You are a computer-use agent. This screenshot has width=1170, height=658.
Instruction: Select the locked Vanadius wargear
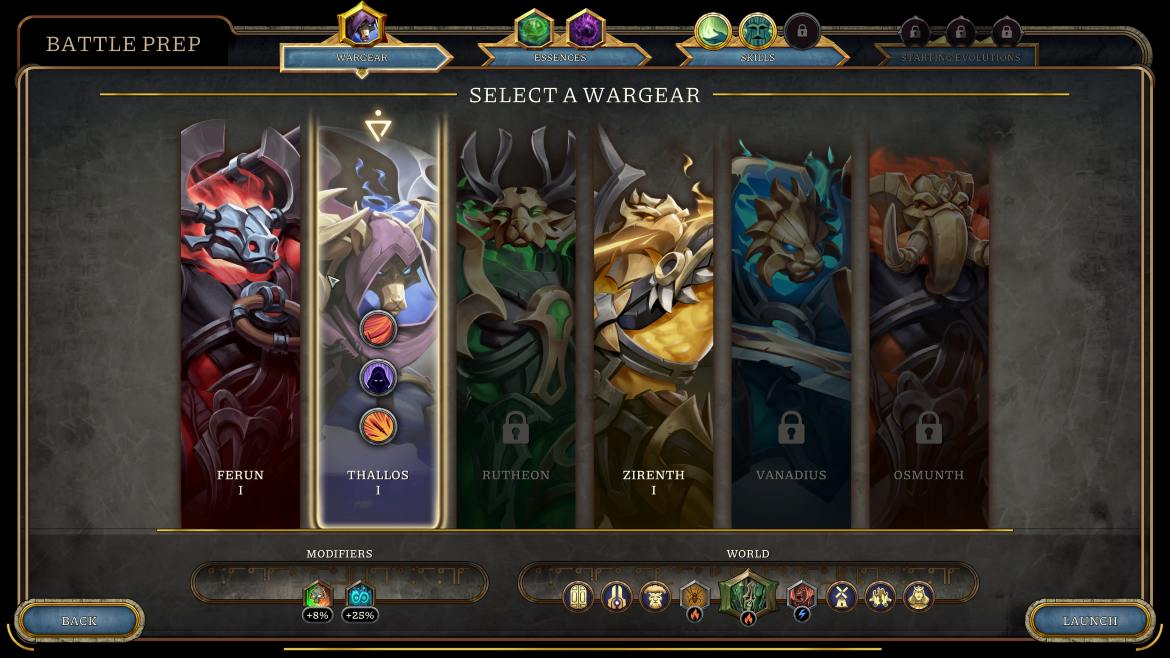pyautogui.click(x=791, y=330)
